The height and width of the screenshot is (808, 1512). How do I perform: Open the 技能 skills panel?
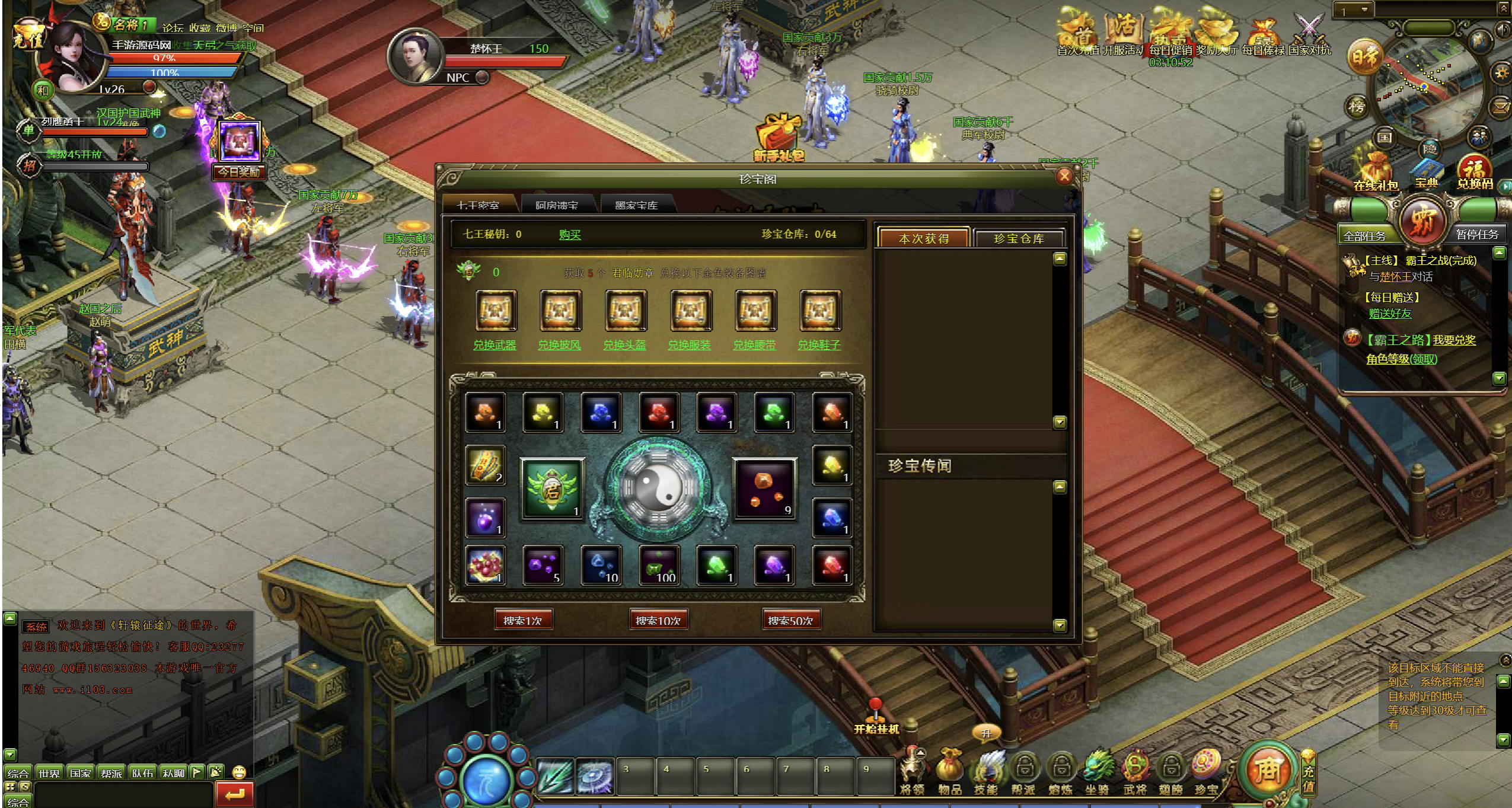pyautogui.click(x=986, y=772)
